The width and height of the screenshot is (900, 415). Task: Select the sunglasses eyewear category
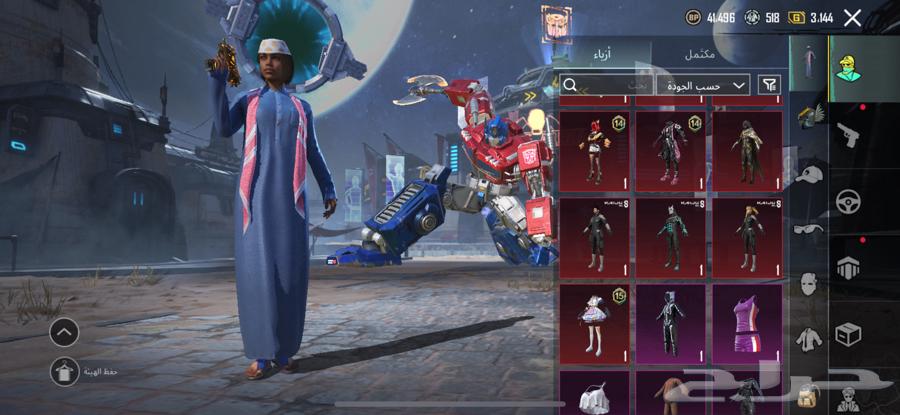pyautogui.click(x=808, y=228)
